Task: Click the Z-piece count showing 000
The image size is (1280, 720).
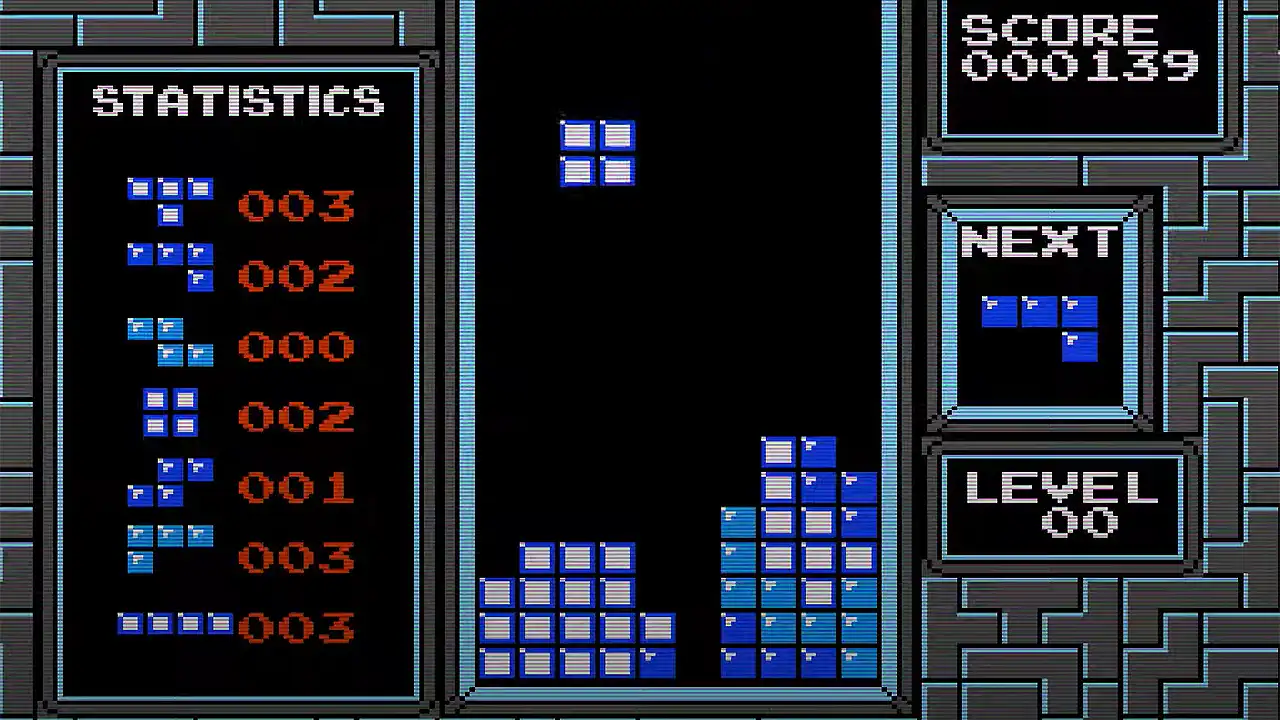Action: (295, 347)
